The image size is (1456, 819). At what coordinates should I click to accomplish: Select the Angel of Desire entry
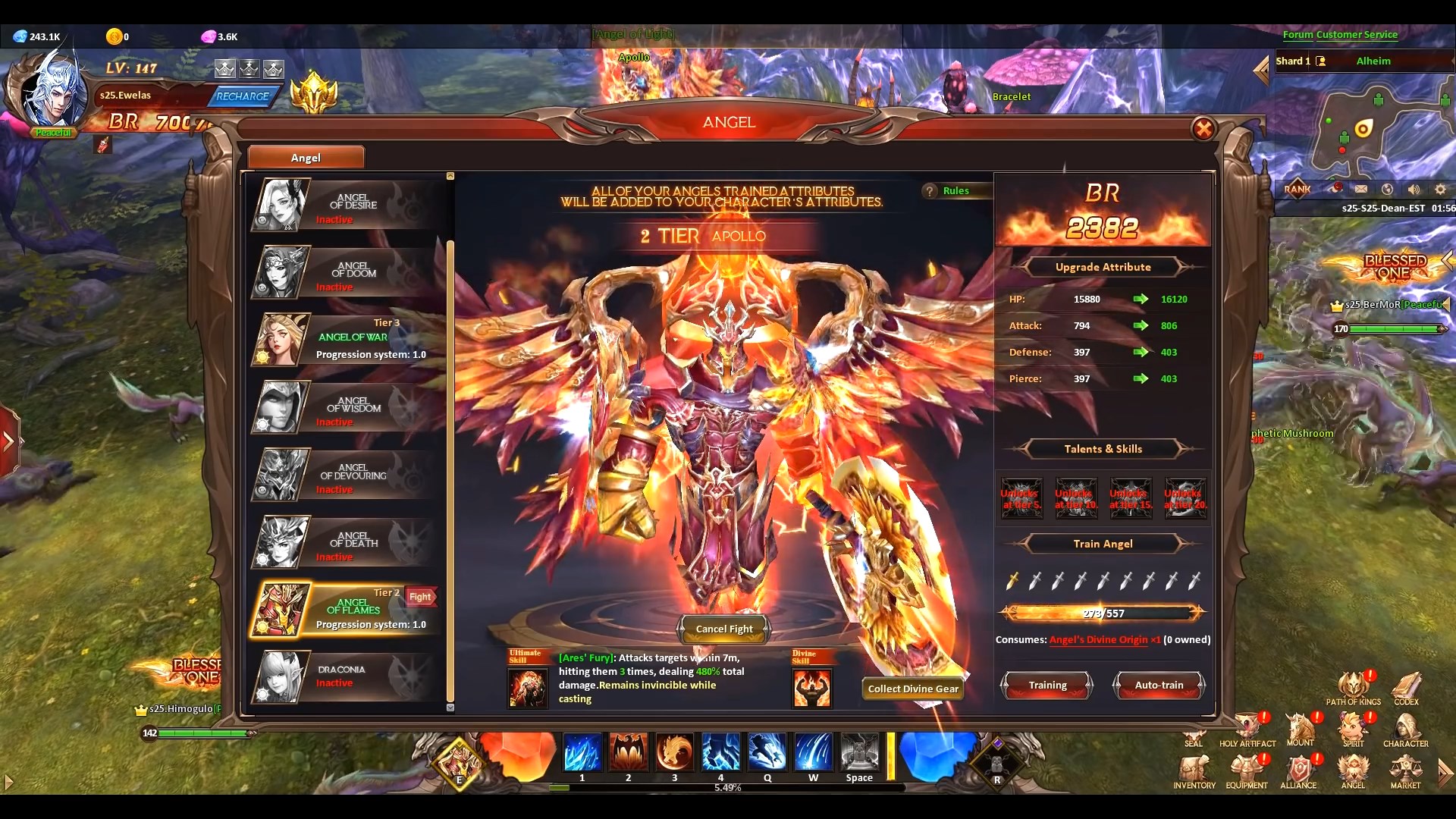(x=345, y=203)
